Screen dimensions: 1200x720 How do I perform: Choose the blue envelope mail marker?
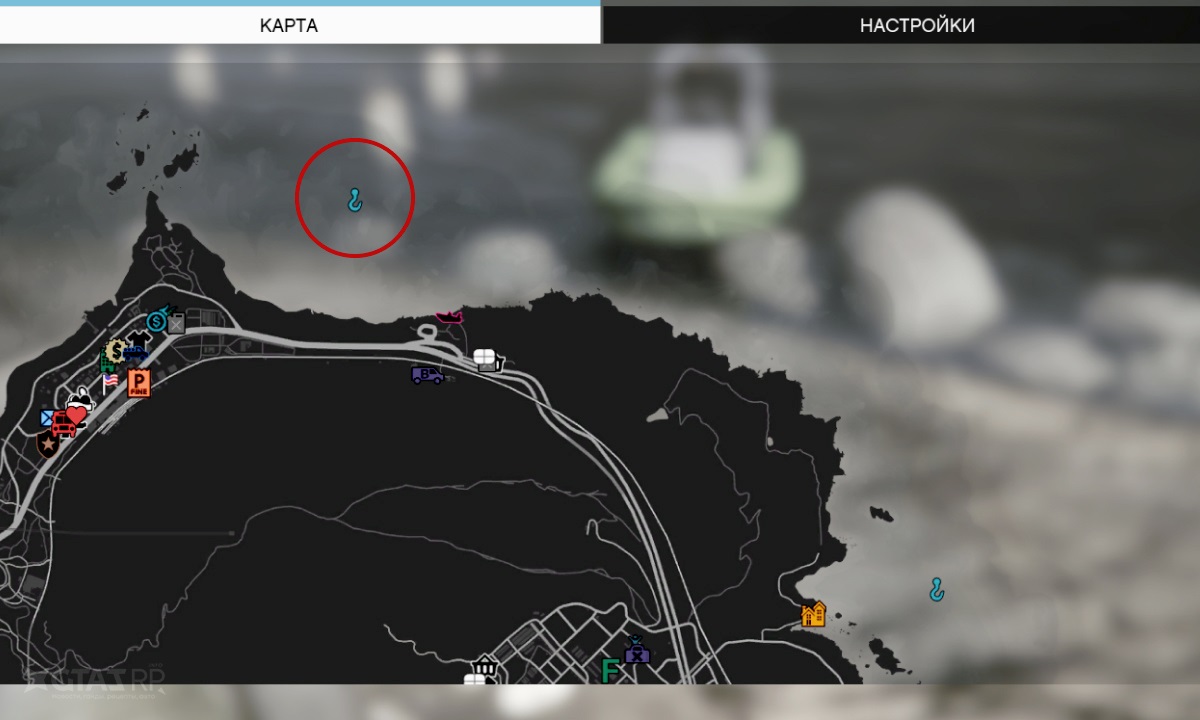tap(48, 417)
